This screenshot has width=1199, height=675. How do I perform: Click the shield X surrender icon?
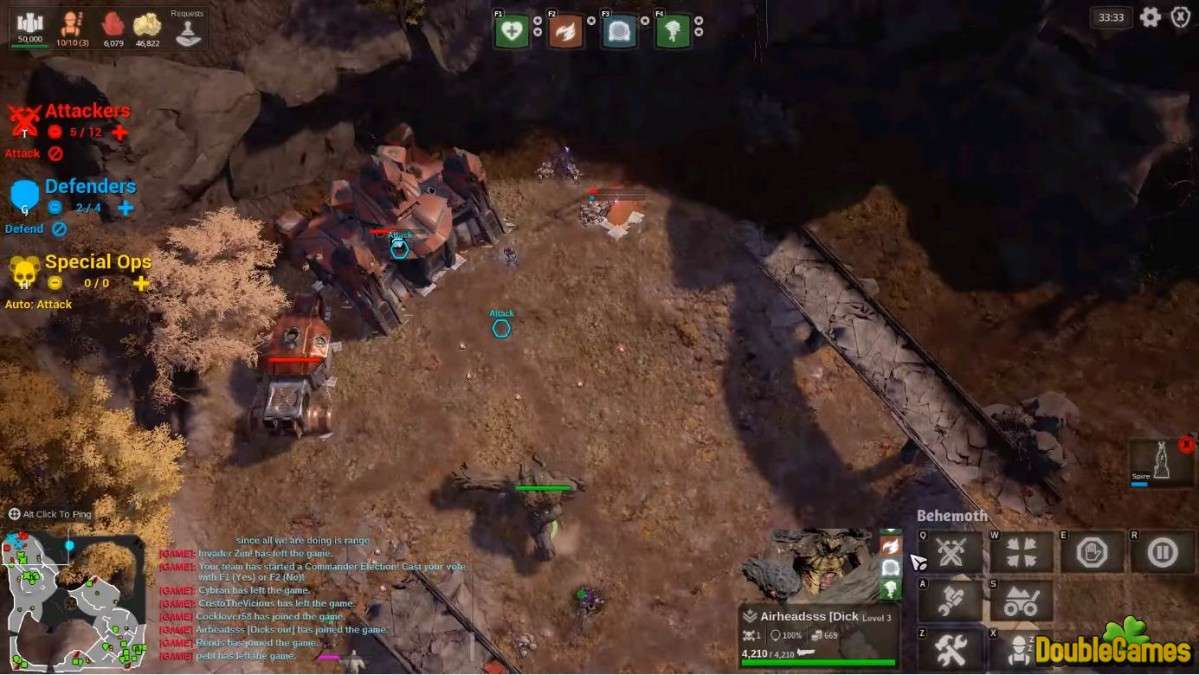coord(1180,17)
